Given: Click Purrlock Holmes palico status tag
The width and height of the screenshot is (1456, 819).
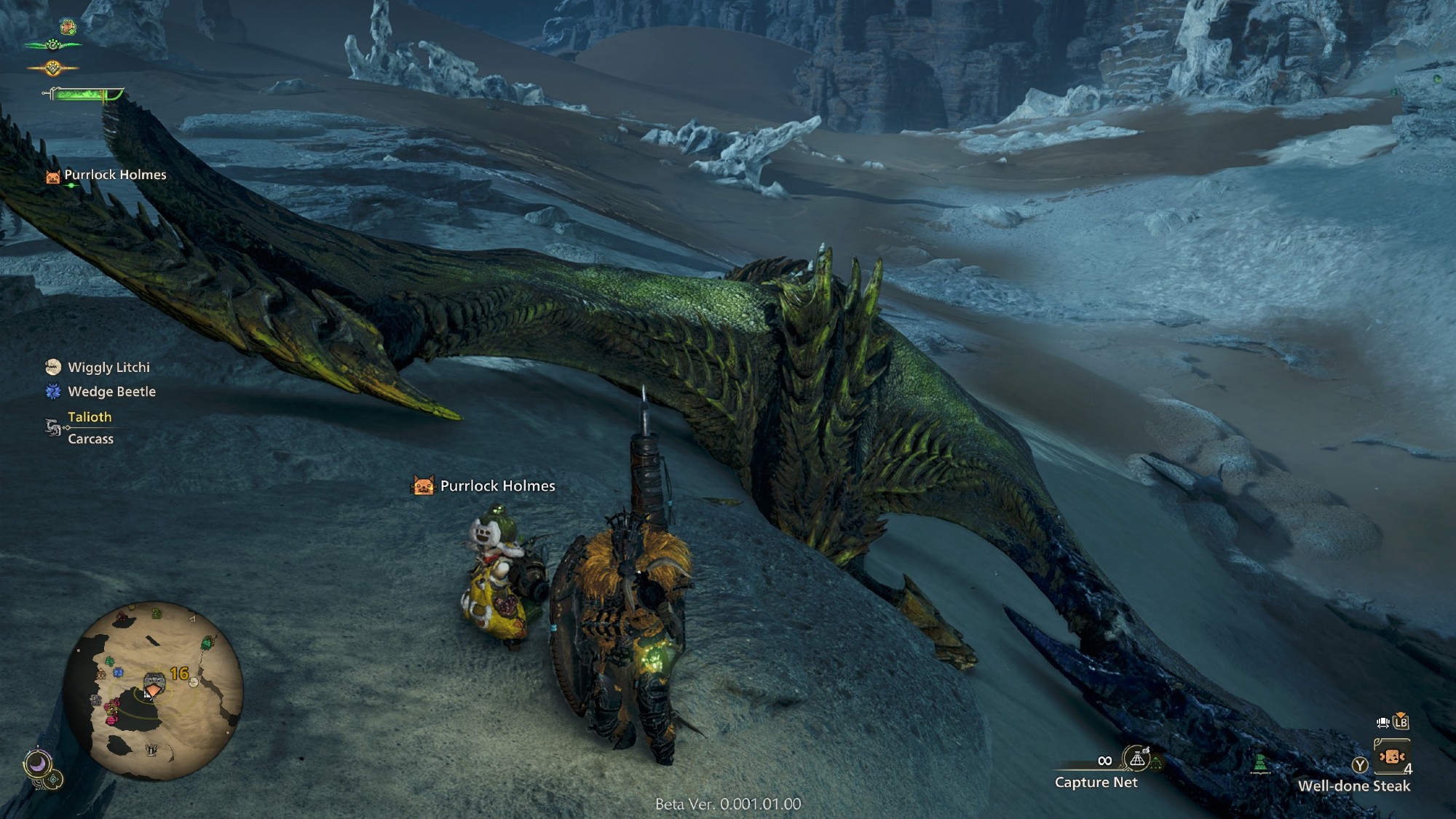Looking at the screenshot, I should pos(114,175).
